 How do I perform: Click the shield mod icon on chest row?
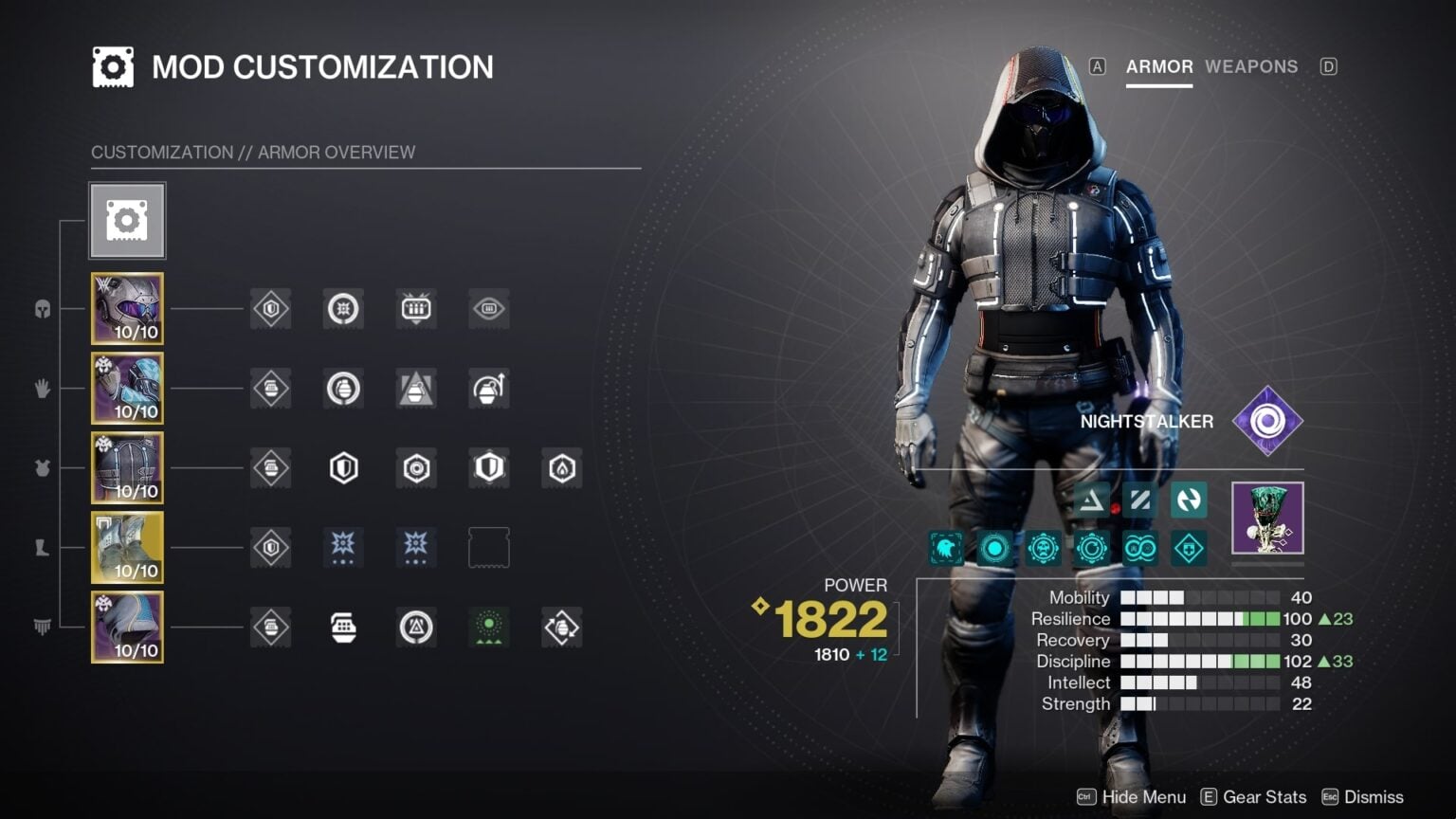[343, 467]
